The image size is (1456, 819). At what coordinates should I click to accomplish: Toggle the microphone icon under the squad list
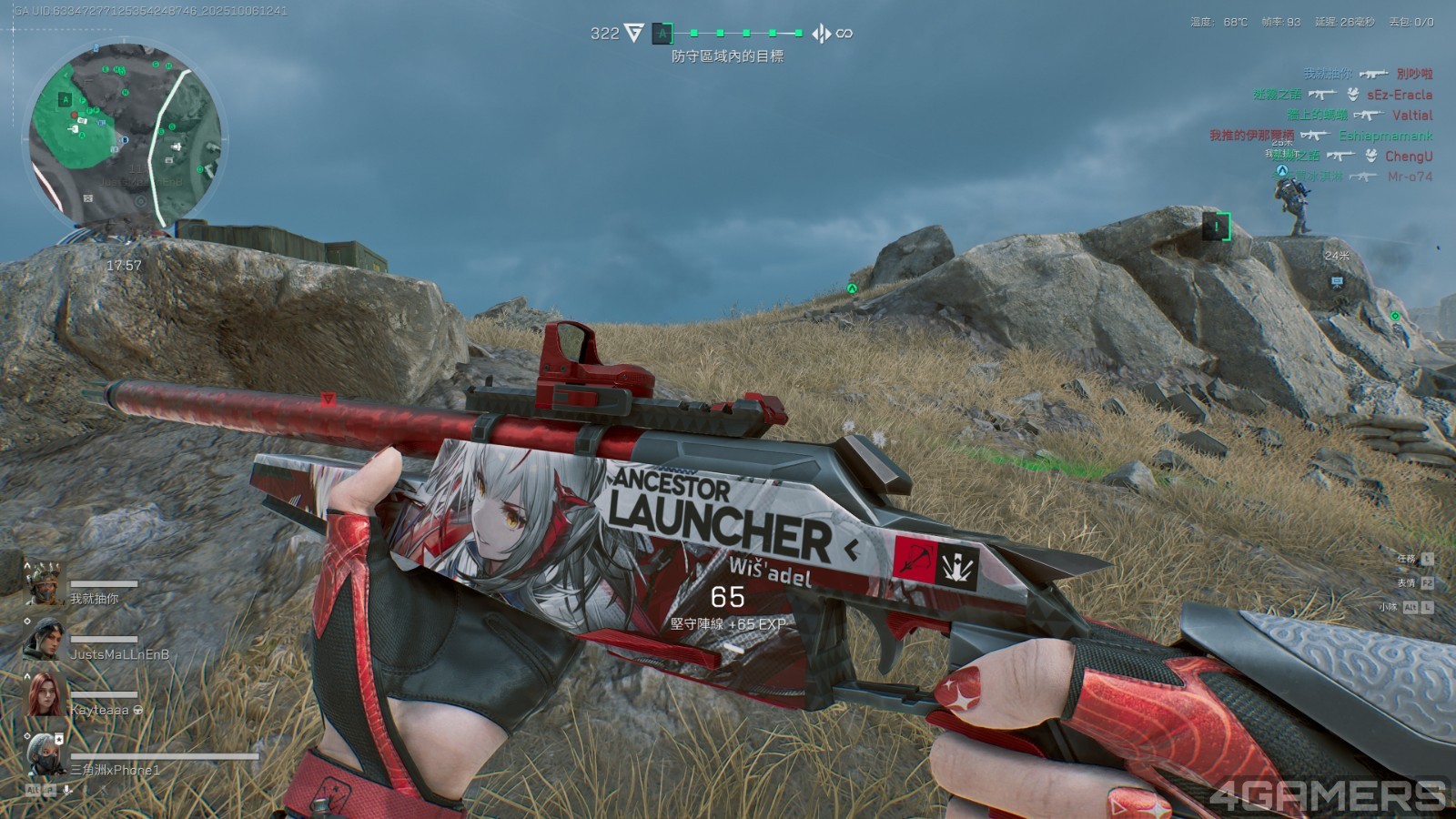(x=68, y=790)
